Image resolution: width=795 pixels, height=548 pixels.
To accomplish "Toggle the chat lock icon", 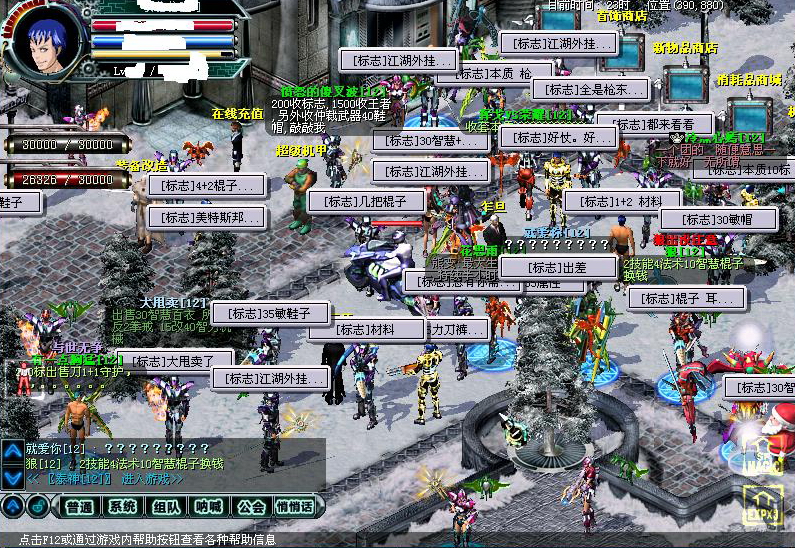I will point(37,507).
